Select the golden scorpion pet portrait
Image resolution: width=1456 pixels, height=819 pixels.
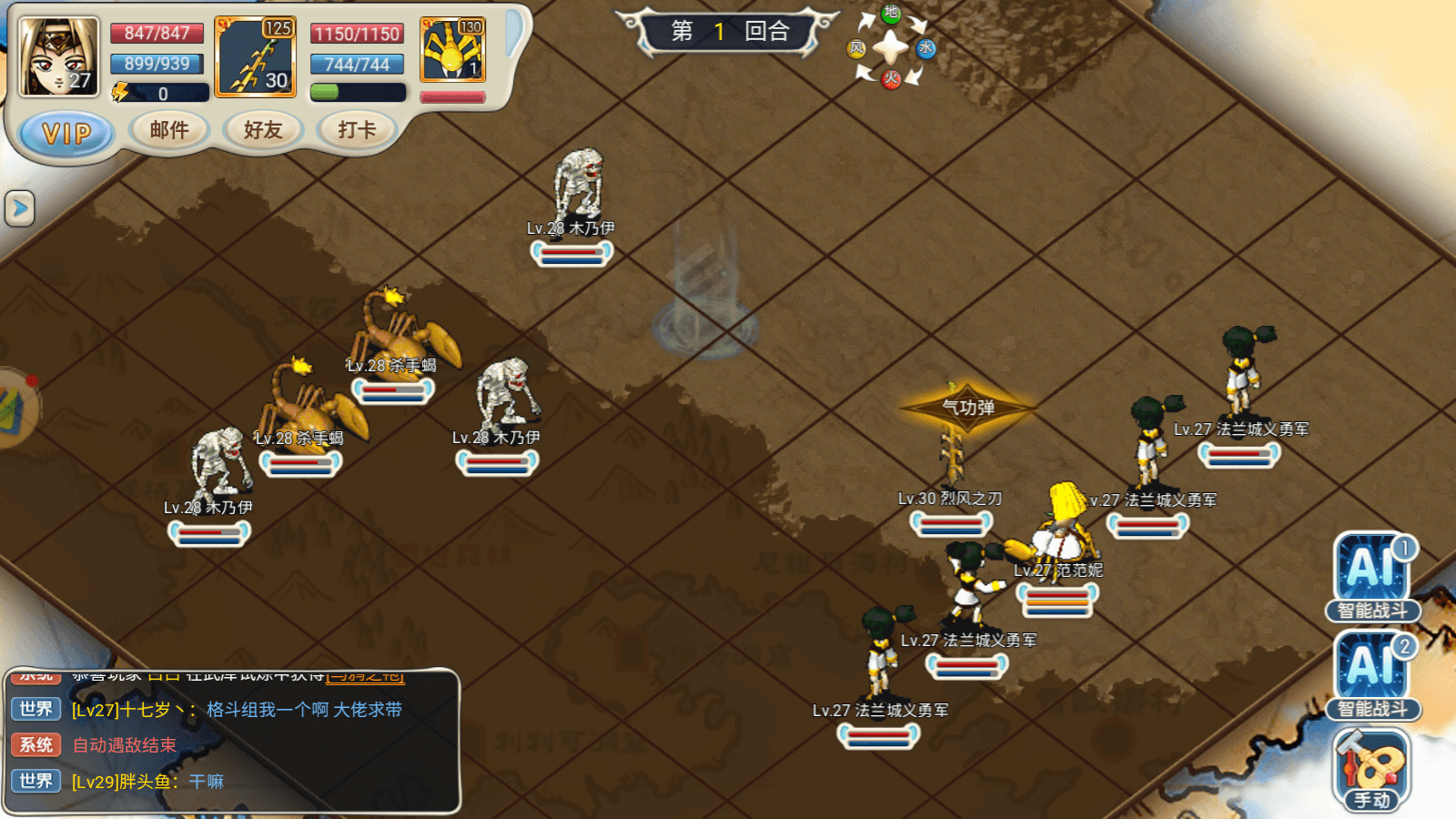click(x=452, y=50)
